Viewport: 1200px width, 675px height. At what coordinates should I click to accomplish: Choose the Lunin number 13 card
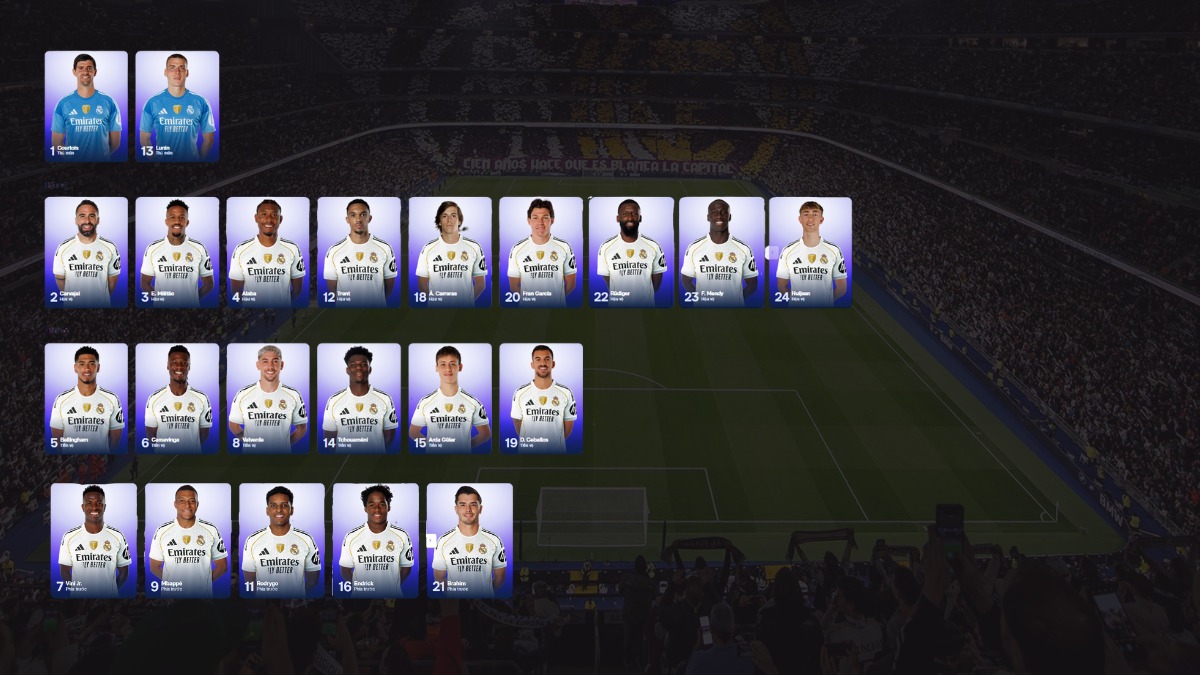(177, 106)
